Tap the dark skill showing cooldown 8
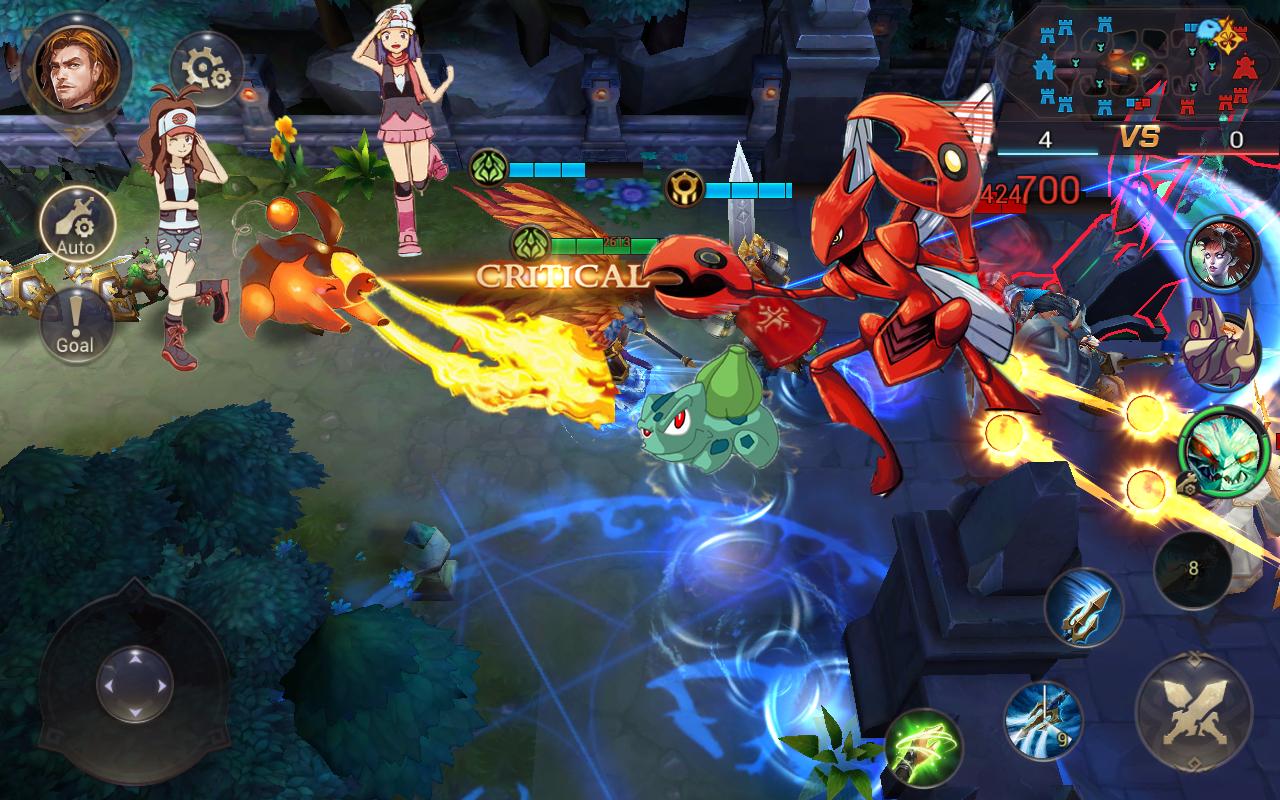The width and height of the screenshot is (1280, 800). tap(1192, 570)
